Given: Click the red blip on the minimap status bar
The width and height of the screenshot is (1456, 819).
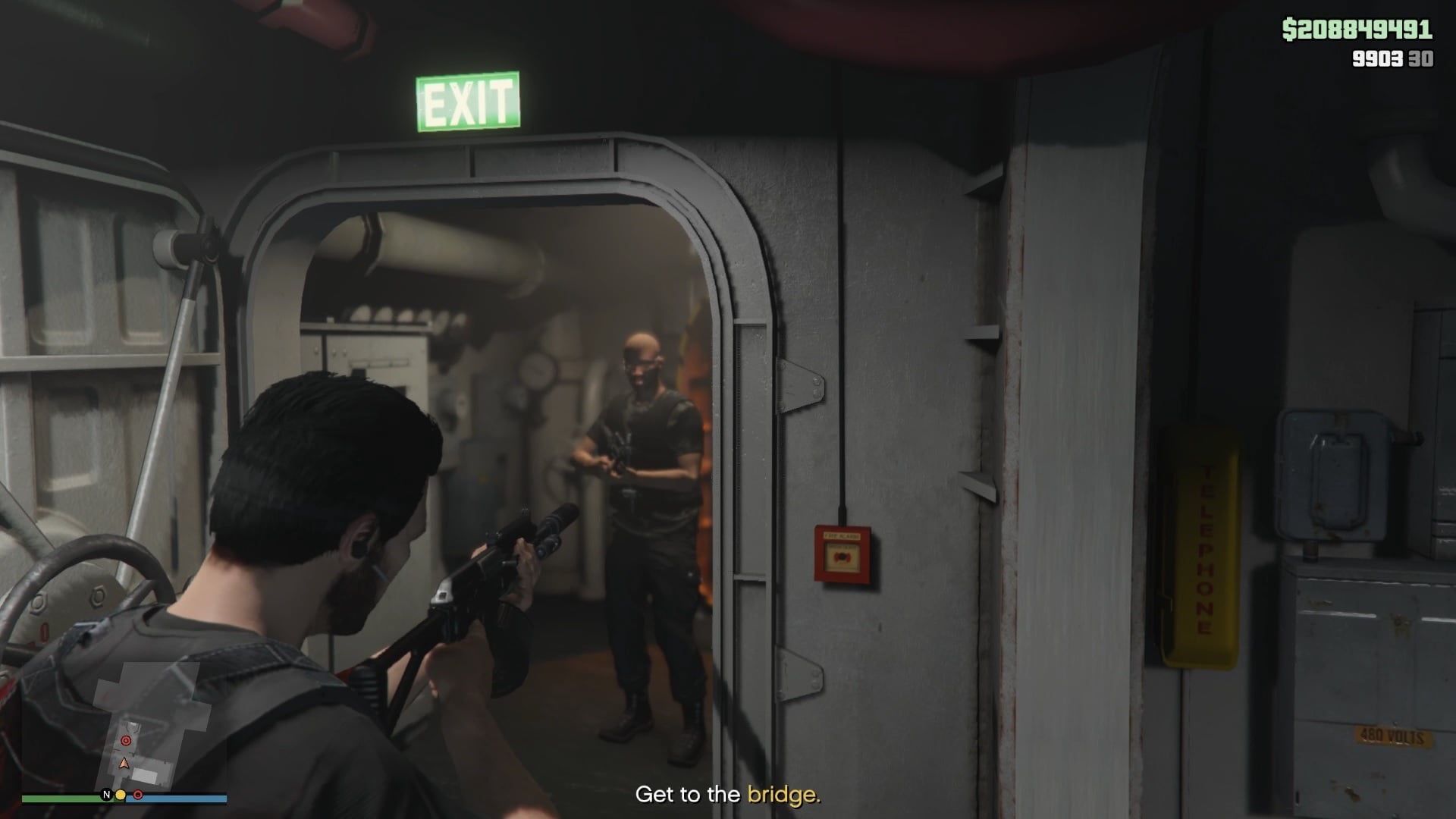Looking at the screenshot, I should pyautogui.click(x=136, y=794).
